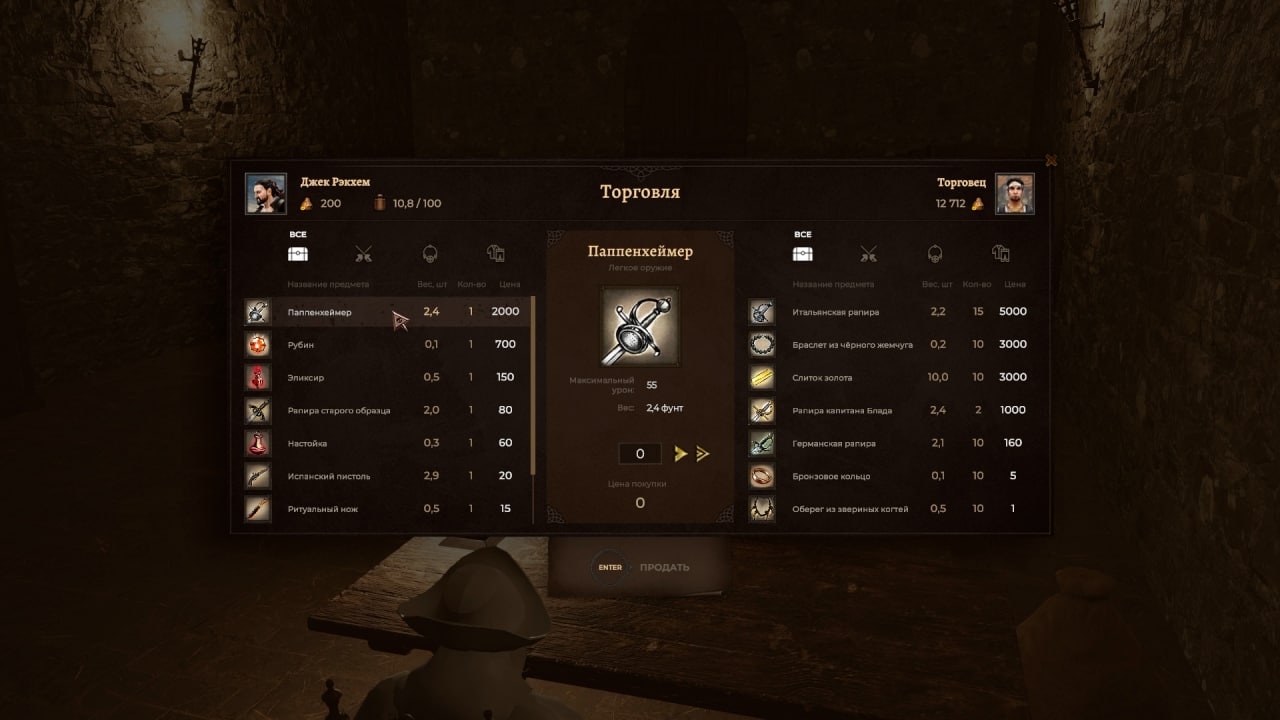Select the jewelry filter in the player's inventory
Image resolution: width=1280 pixels, height=720 pixels.
pyautogui.click(x=428, y=255)
